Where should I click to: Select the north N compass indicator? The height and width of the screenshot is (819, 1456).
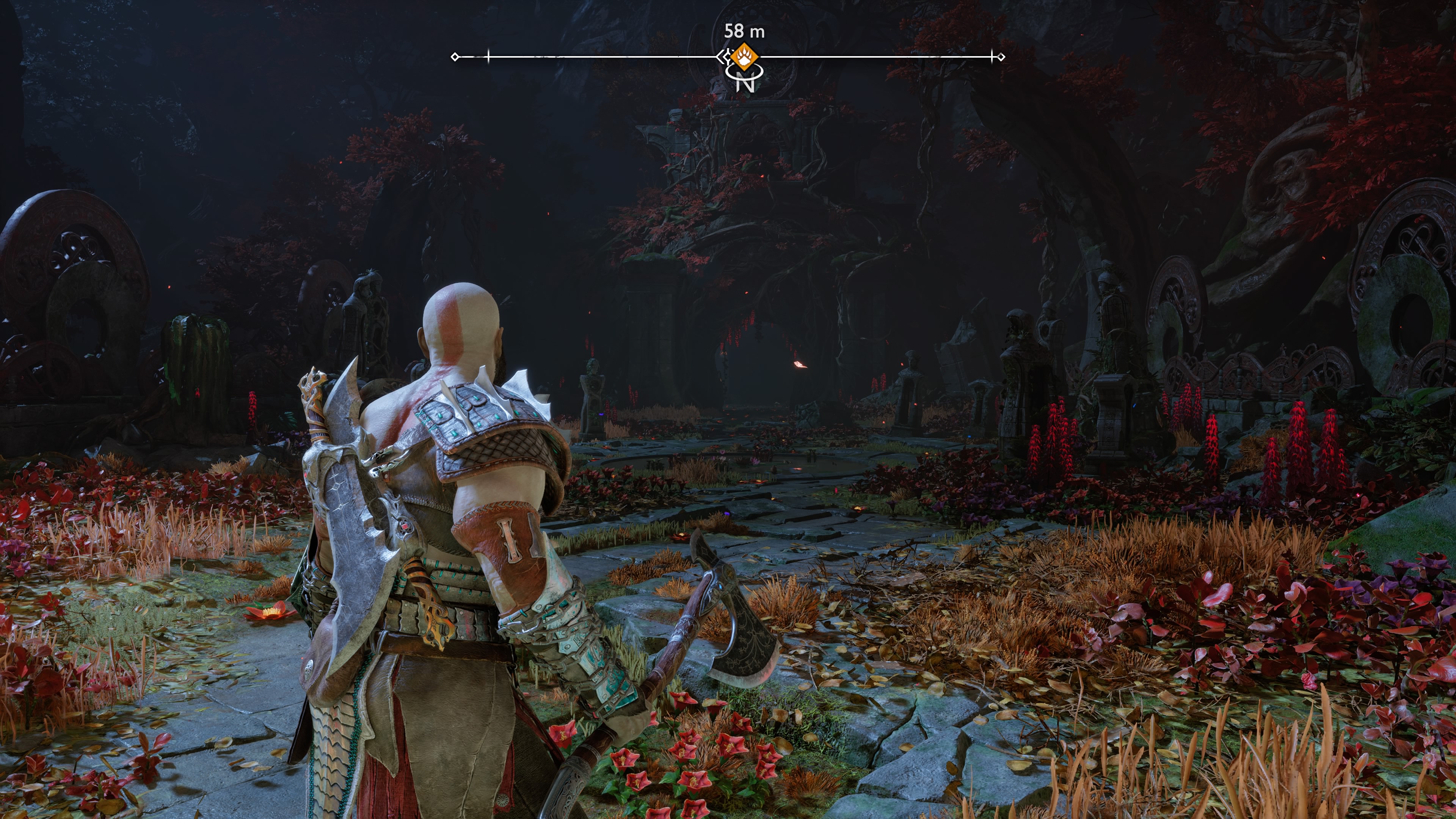745,83
